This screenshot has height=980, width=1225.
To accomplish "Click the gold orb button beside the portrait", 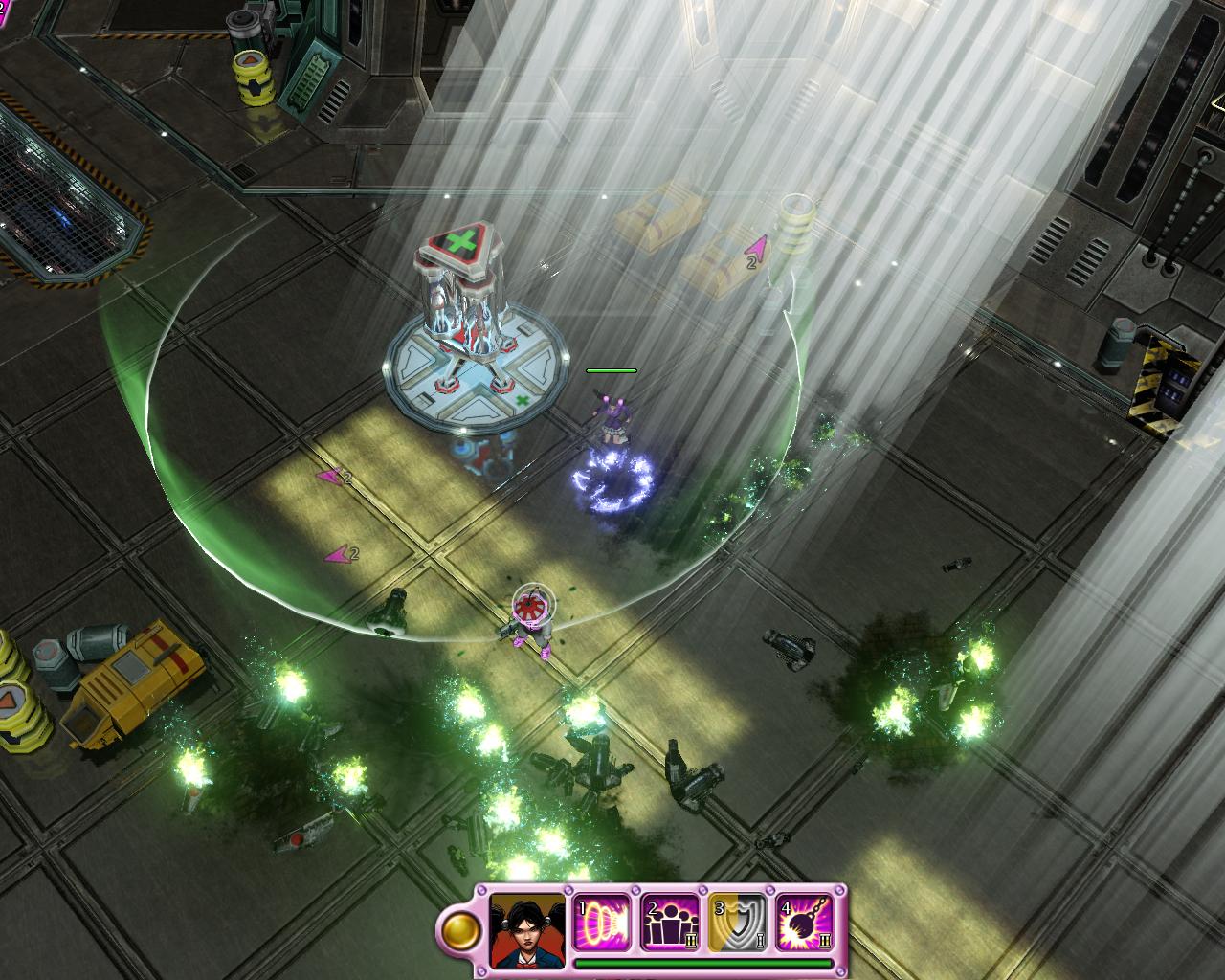I will tap(460, 930).
